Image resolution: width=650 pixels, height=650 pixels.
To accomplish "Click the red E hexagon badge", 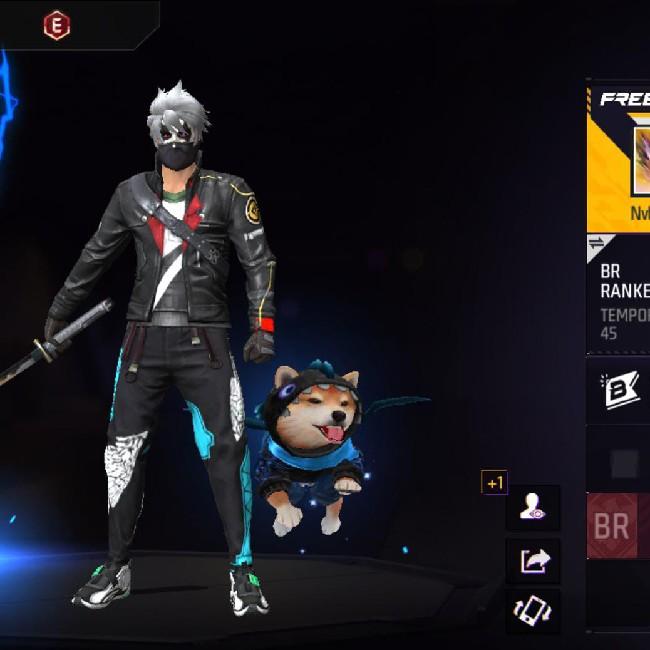I will tap(57, 26).
